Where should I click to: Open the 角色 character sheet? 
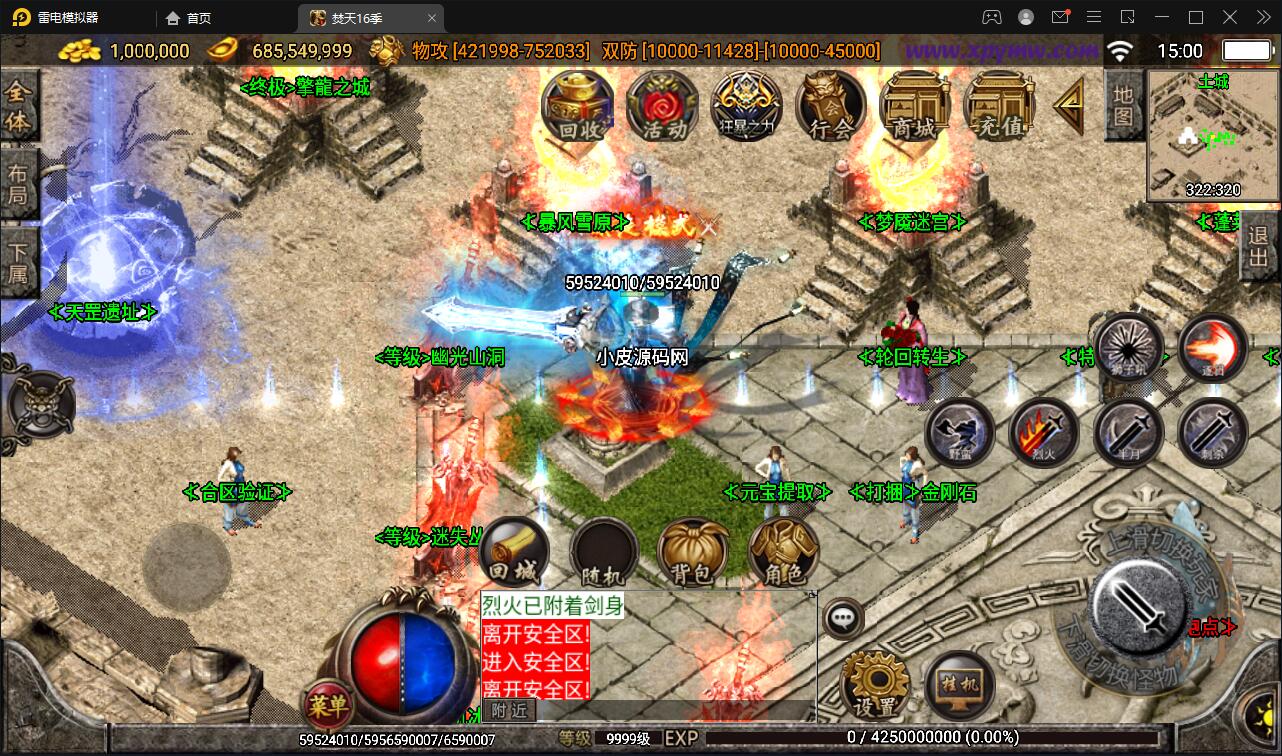782,551
